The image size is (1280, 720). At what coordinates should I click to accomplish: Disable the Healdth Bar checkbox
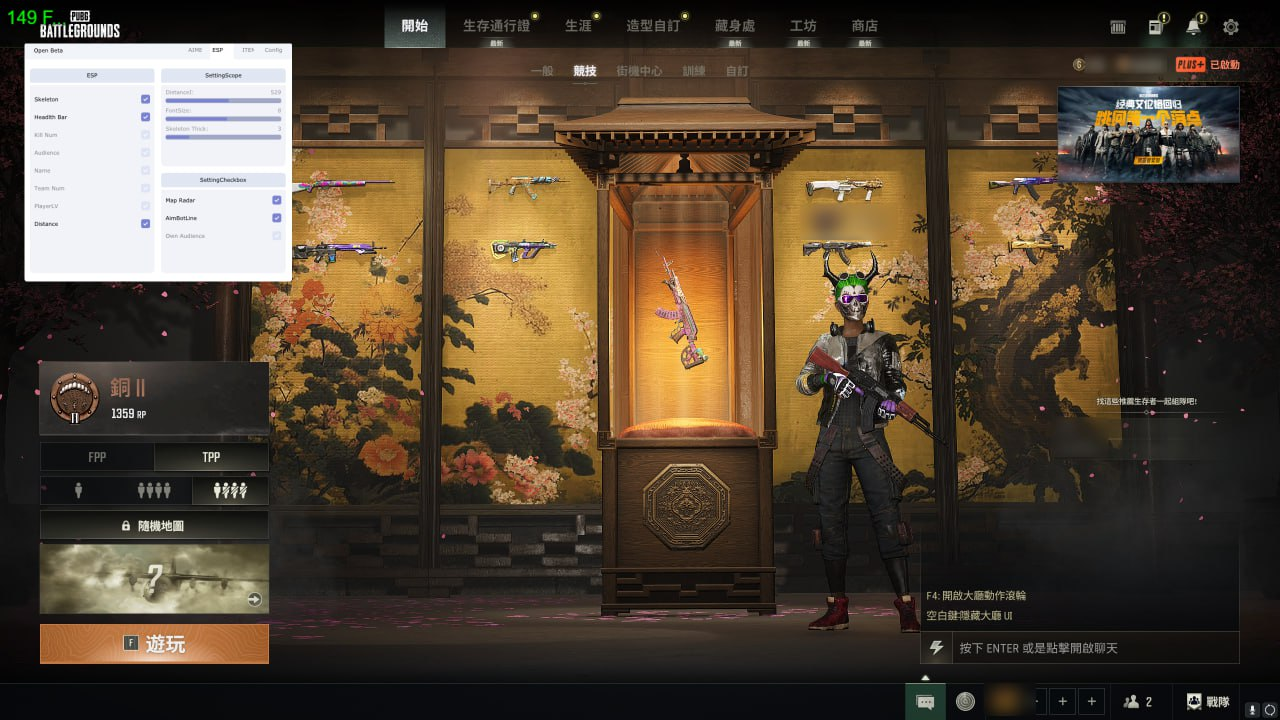144,117
